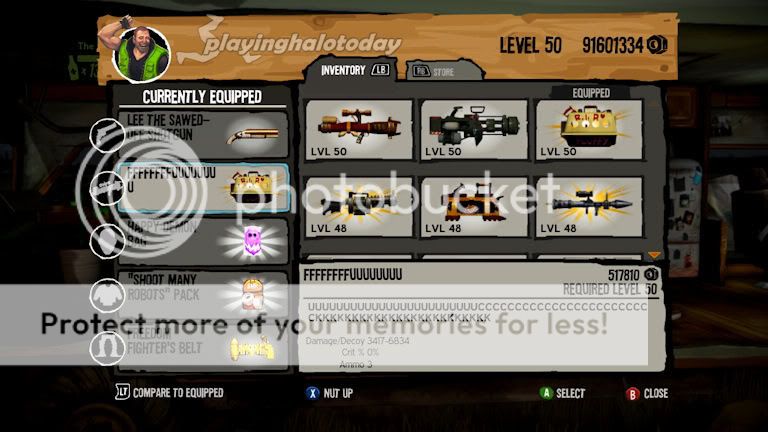Click the pants category icon beside the belt

pyautogui.click(x=107, y=347)
